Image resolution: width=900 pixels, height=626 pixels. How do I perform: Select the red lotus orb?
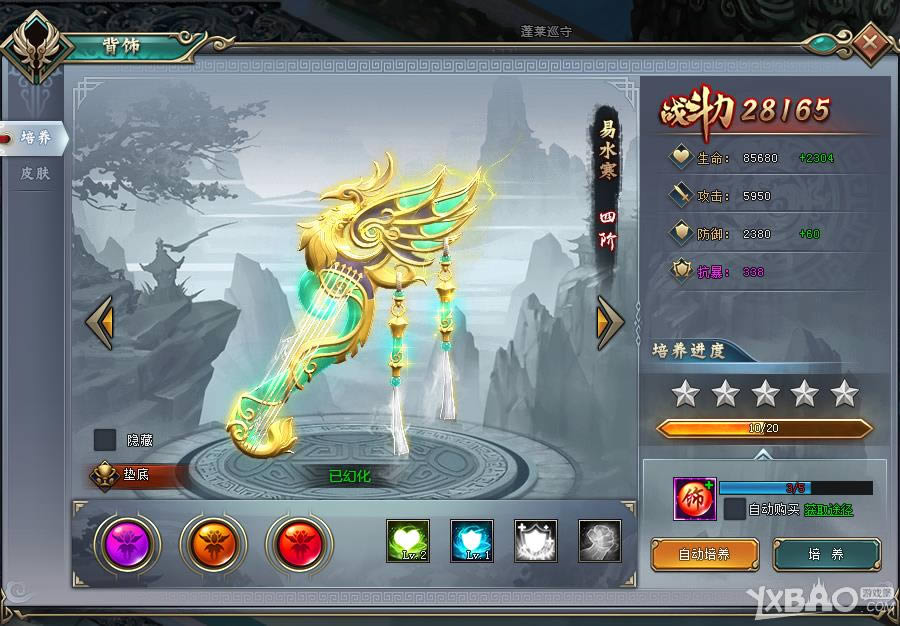299,543
